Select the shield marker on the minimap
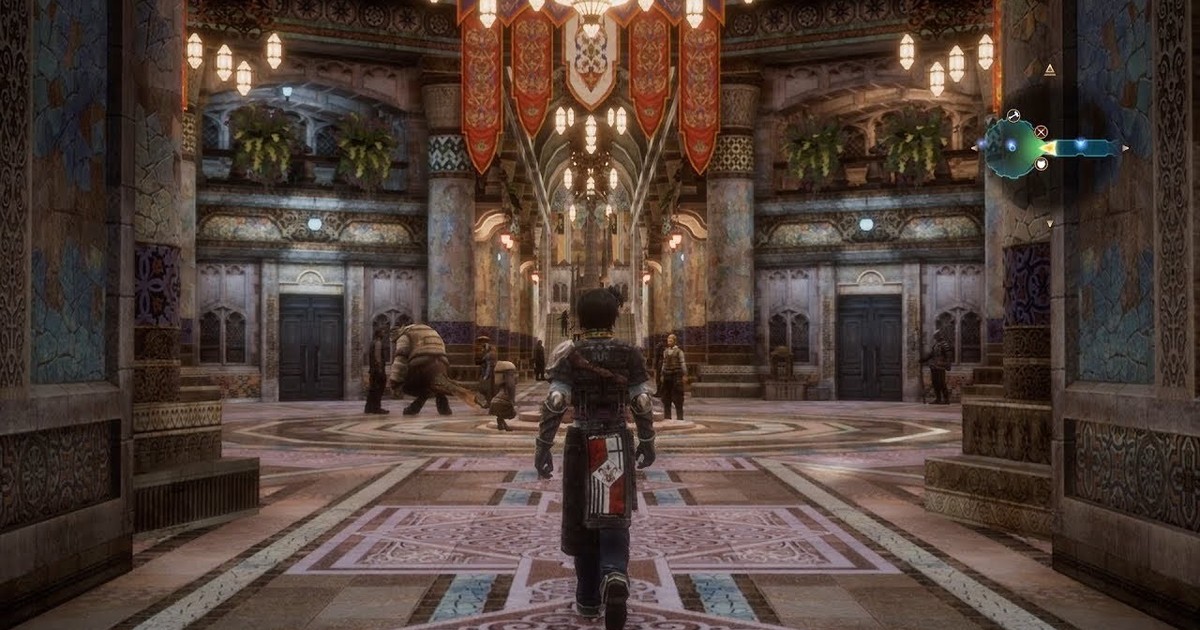 1041,165
